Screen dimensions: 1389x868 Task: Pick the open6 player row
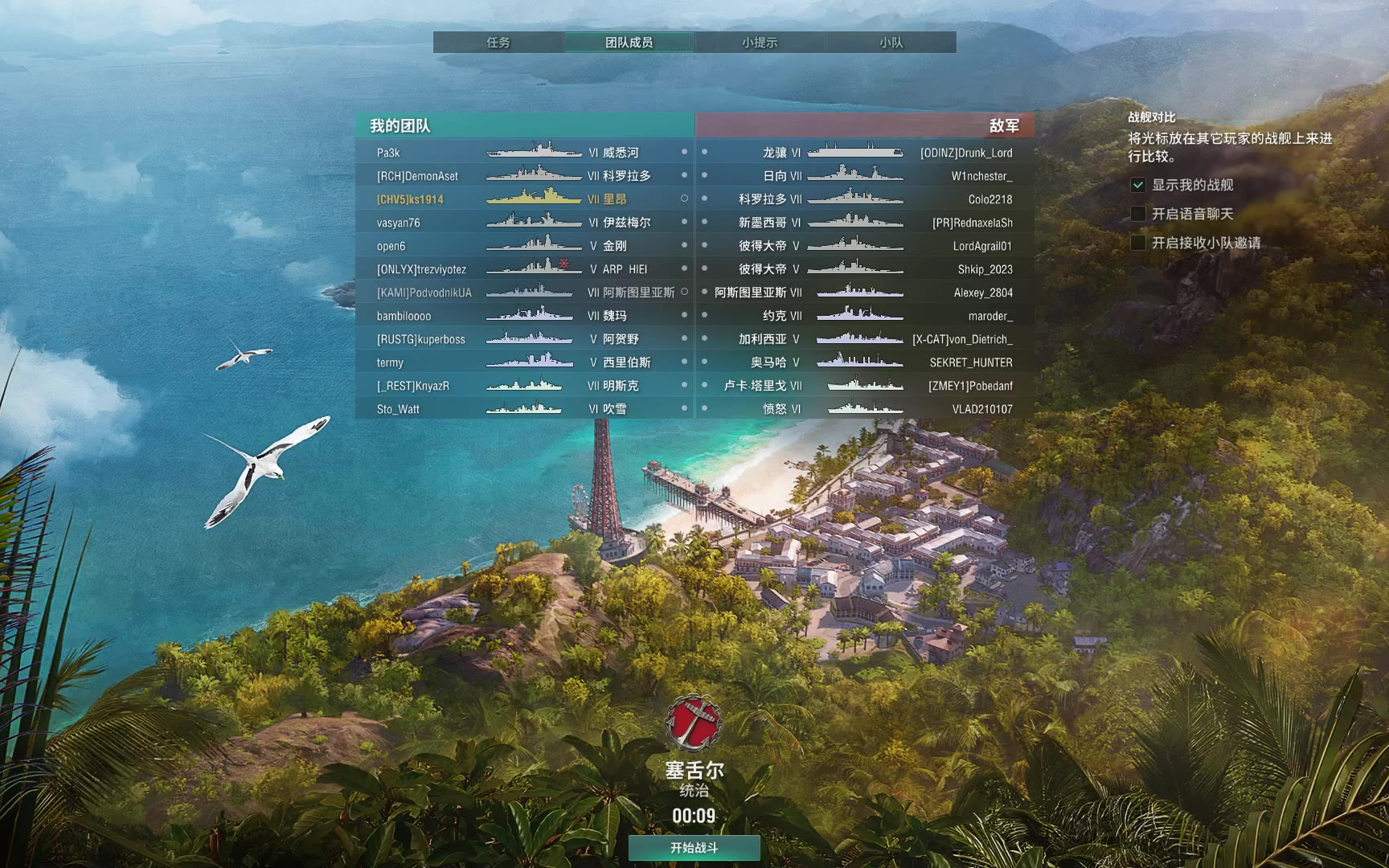point(524,246)
